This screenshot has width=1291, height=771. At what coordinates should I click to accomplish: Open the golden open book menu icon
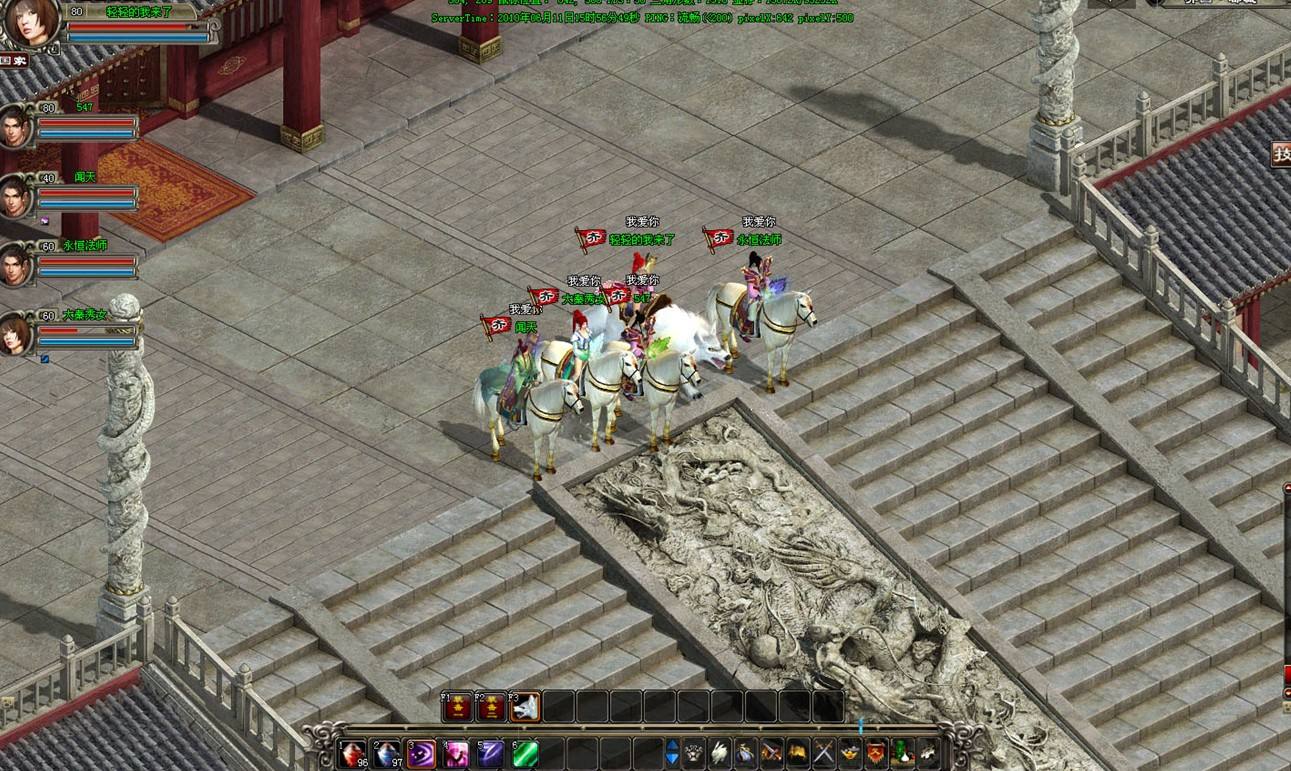coord(797,752)
